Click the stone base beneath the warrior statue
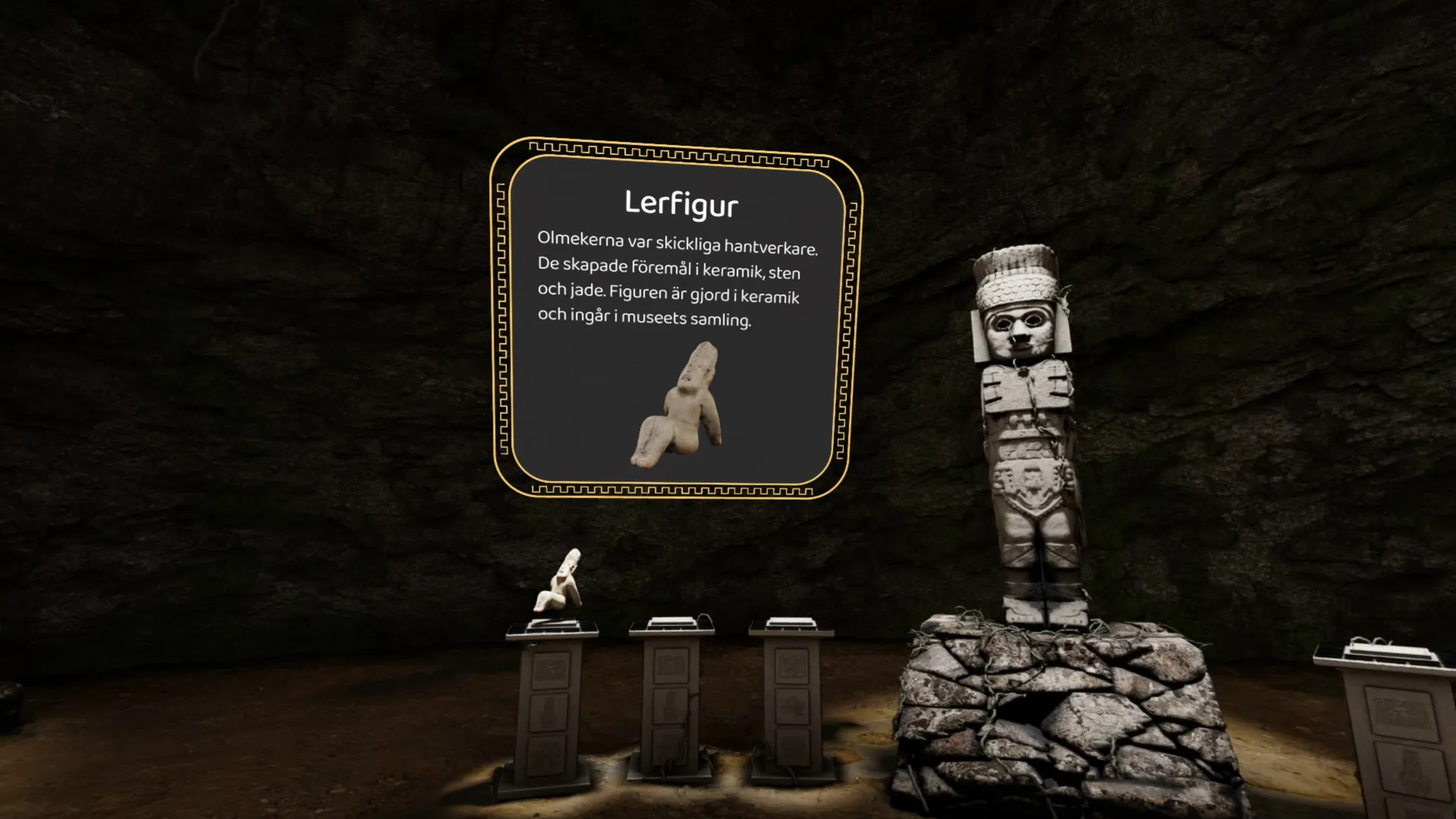 pyautogui.click(x=1039, y=705)
